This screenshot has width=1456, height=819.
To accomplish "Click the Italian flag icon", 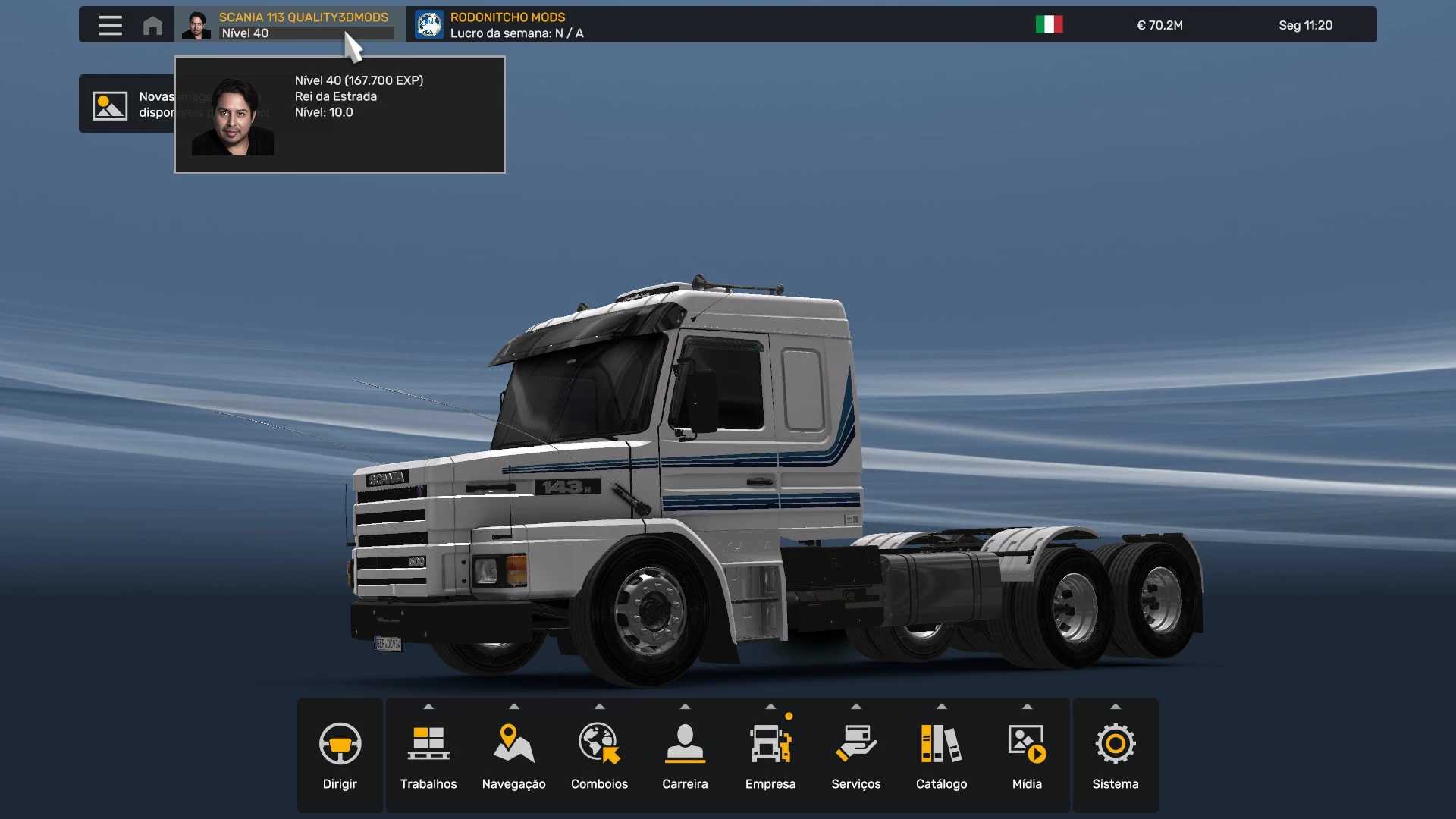I will point(1049,25).
